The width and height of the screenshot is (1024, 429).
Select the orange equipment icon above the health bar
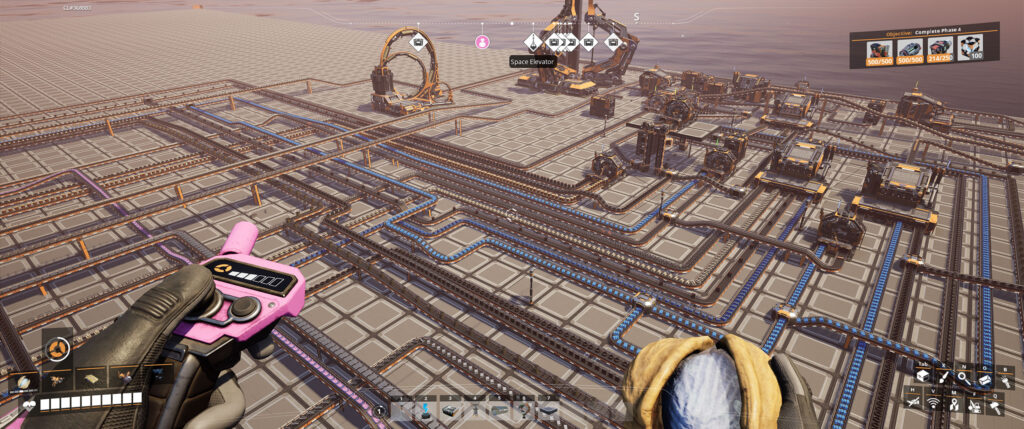point(57,349)
